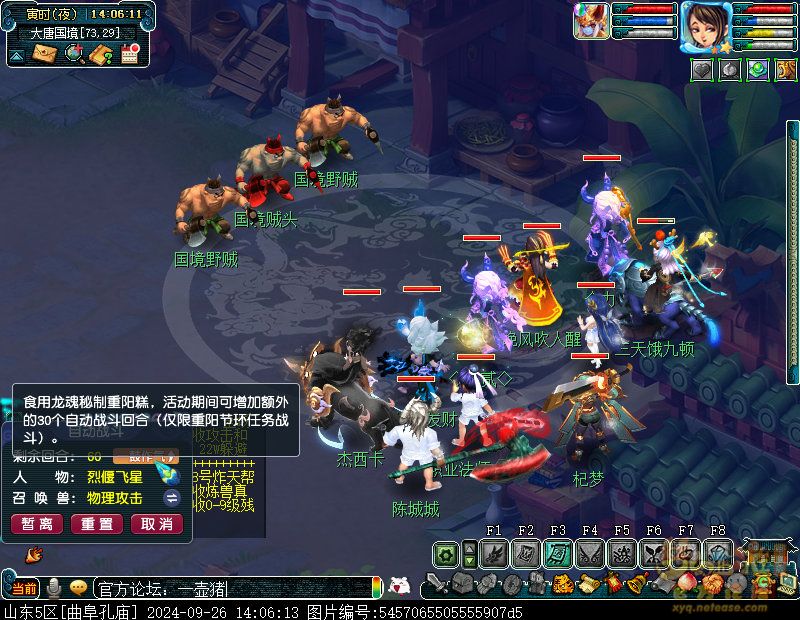Reset auto-battle with the 重置 button
800x620 pixels.
(97, 524)
